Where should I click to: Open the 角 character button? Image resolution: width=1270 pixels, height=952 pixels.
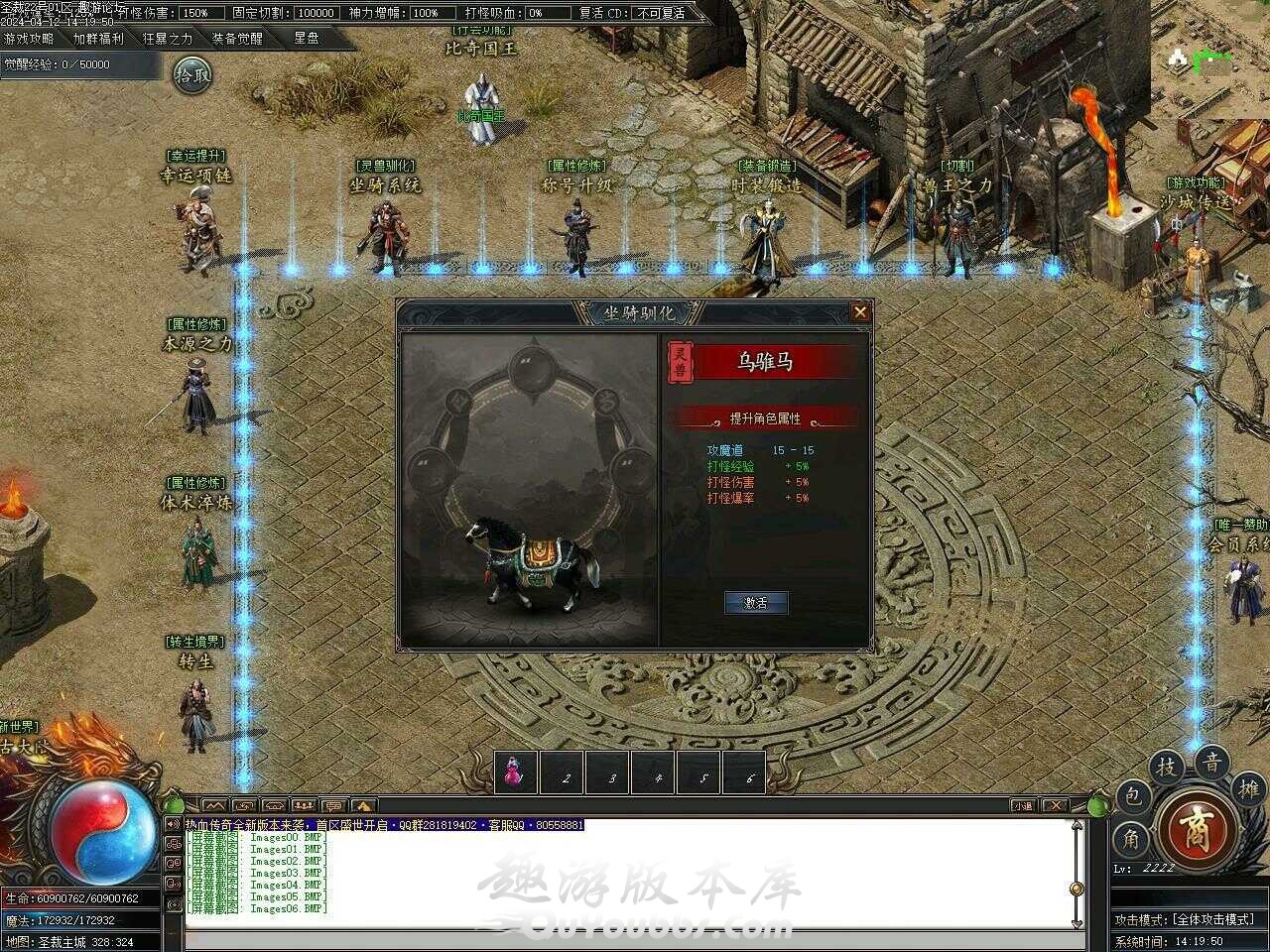1130,839
